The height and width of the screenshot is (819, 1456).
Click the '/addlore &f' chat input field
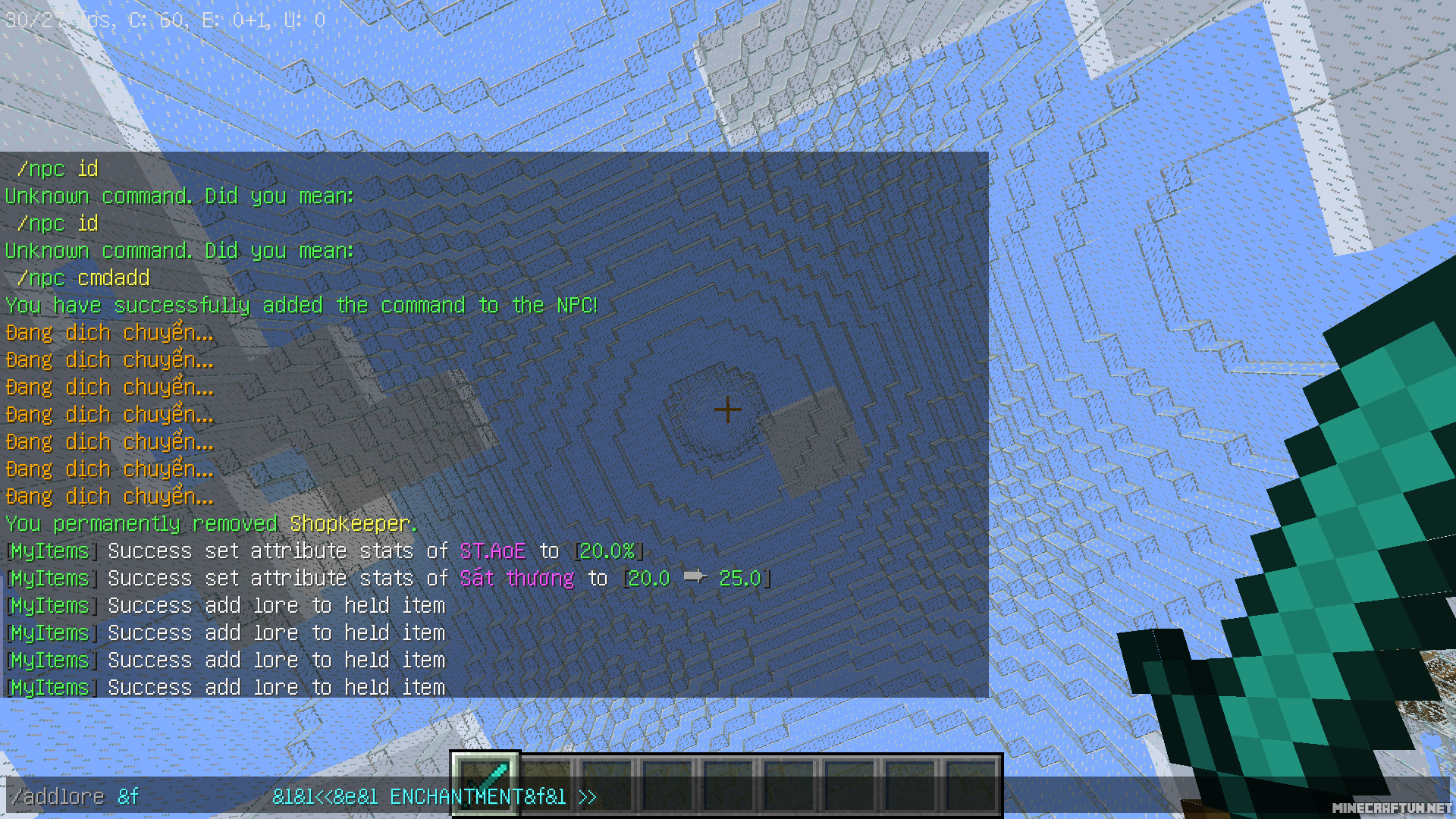point(76,796)
